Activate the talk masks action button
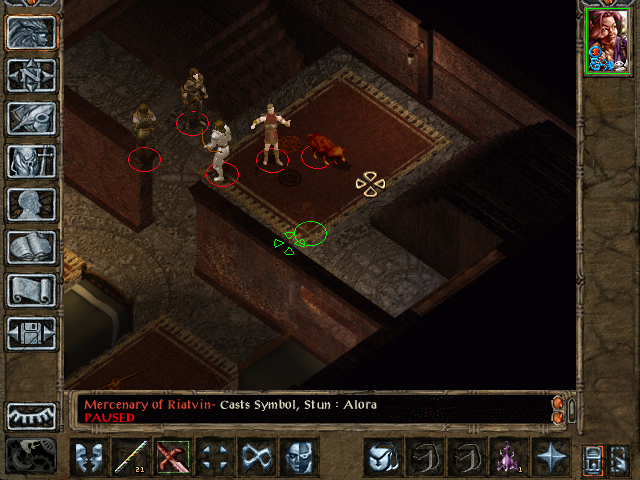 pyautogui.click(x=89, y=457)
